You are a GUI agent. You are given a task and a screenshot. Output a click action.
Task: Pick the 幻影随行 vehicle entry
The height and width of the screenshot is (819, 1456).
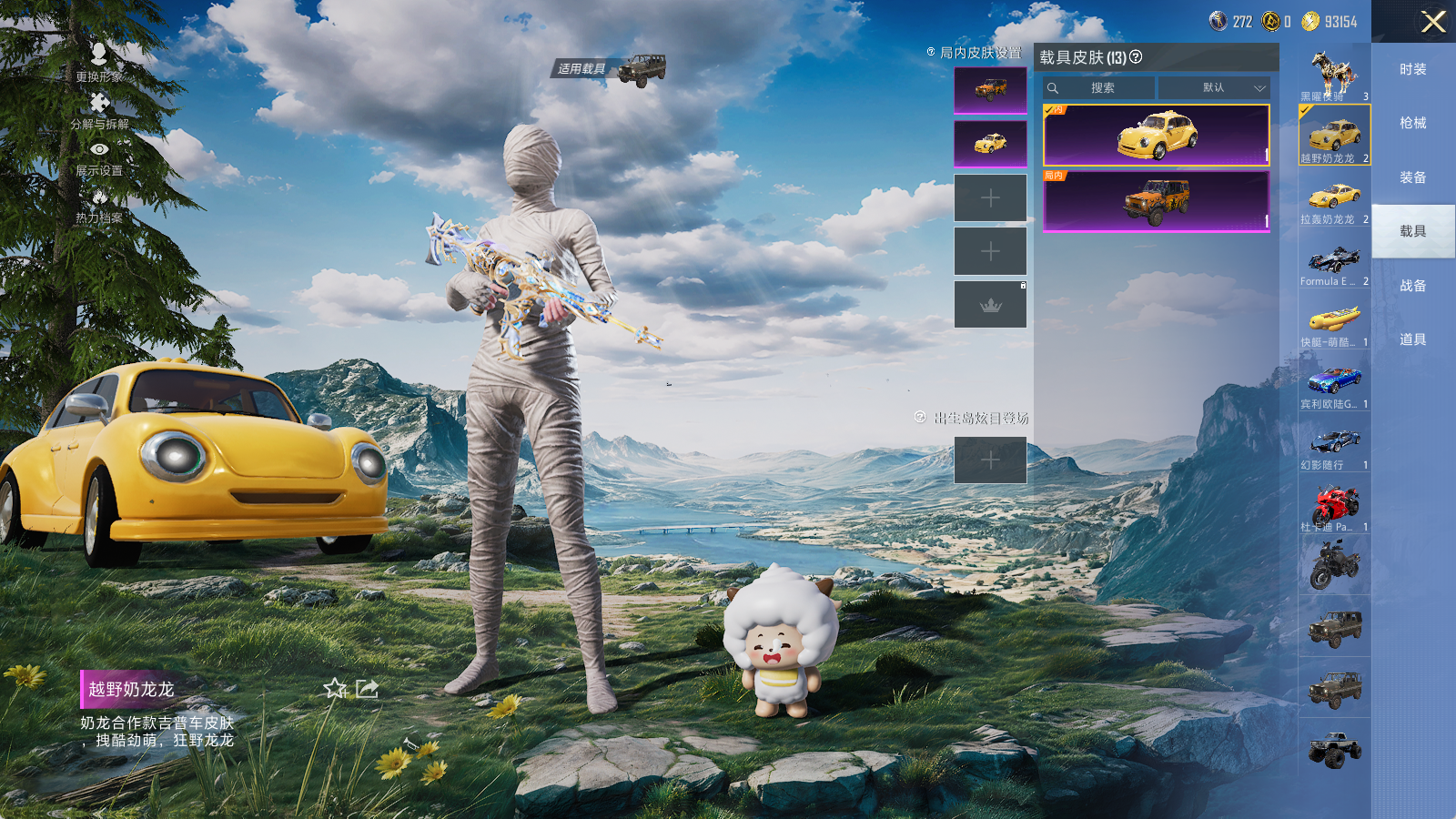pos(1334,445)
